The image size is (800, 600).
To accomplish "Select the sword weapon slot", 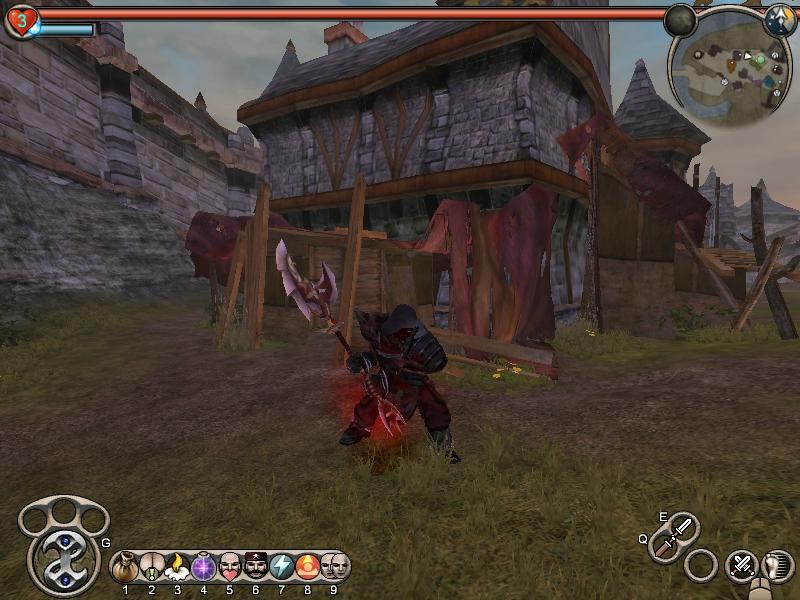I will [x=680, y=528].
